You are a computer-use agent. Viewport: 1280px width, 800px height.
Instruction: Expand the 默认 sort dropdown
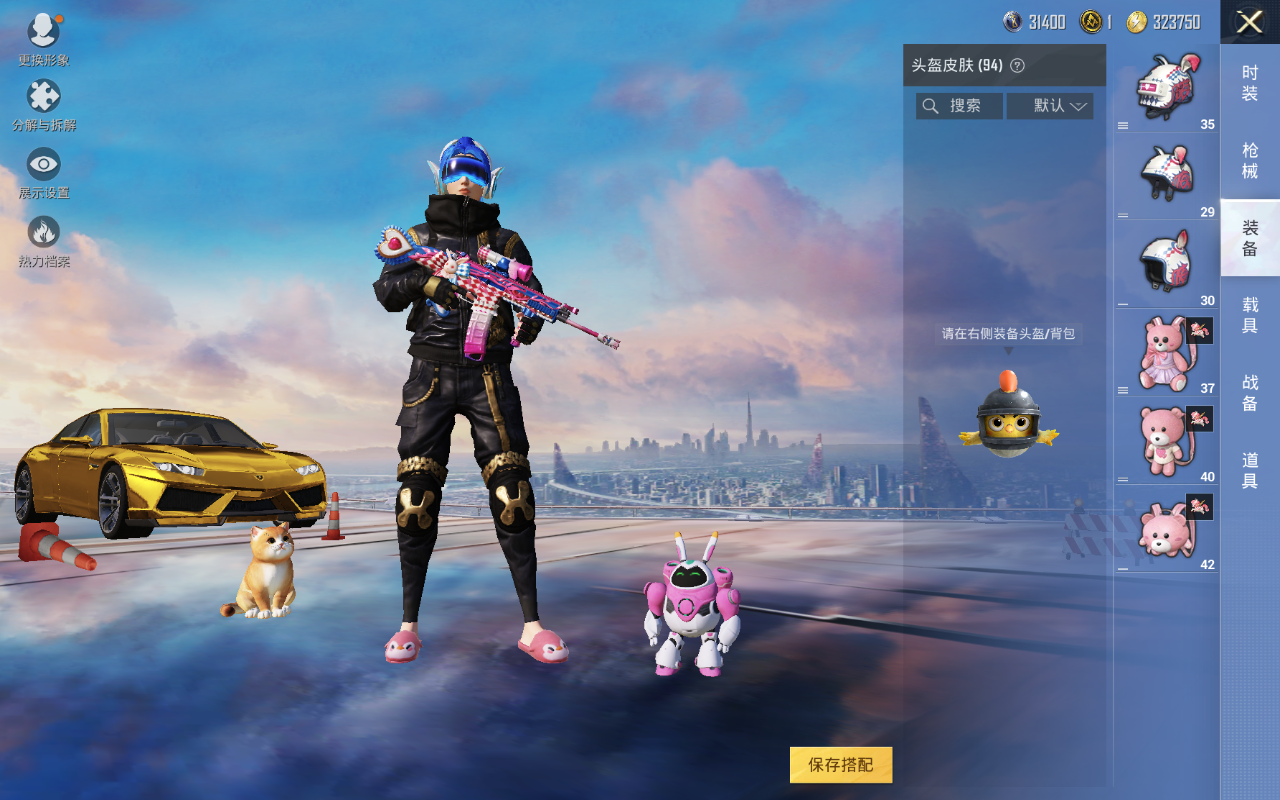[1049, 106]
